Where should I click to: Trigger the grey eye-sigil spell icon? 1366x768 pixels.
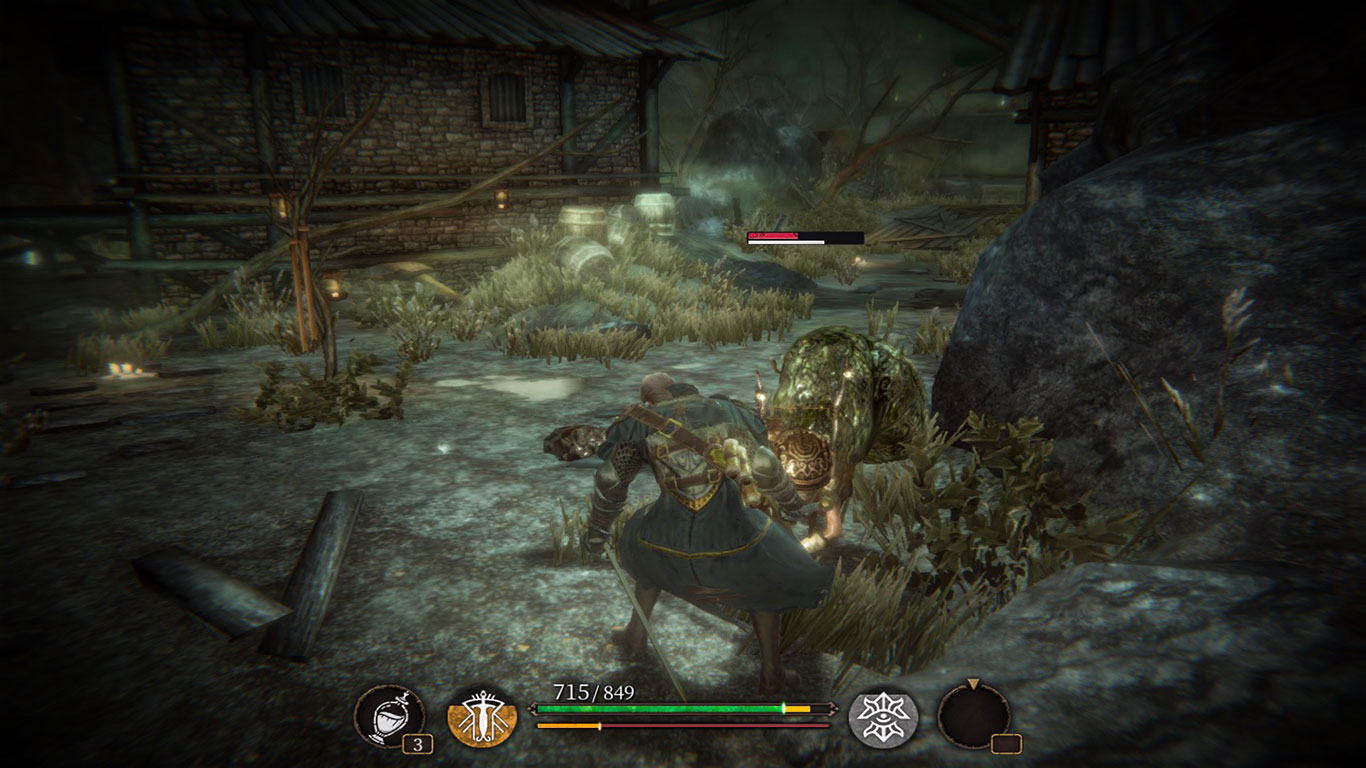point(883,717)
